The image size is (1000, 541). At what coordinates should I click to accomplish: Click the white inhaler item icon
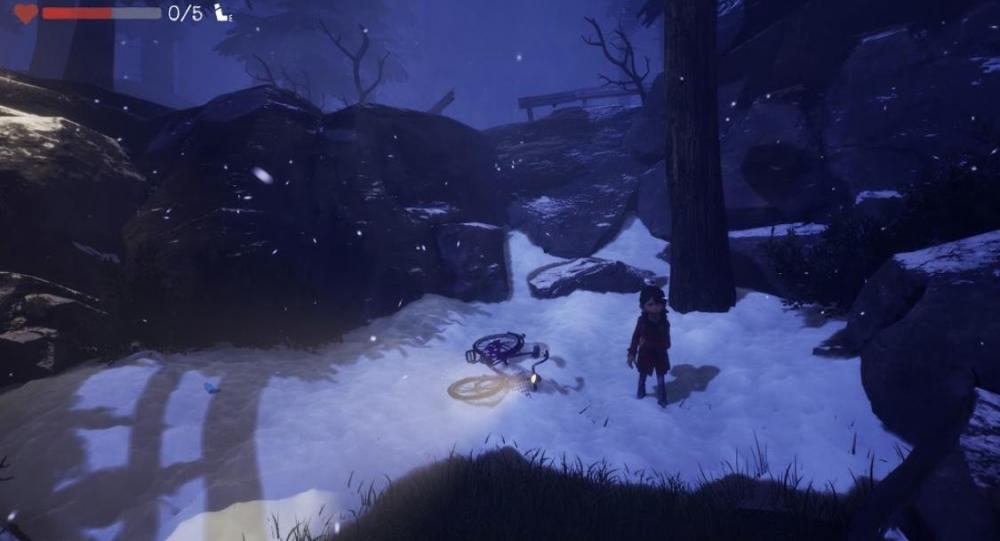(x=222, y=13)
